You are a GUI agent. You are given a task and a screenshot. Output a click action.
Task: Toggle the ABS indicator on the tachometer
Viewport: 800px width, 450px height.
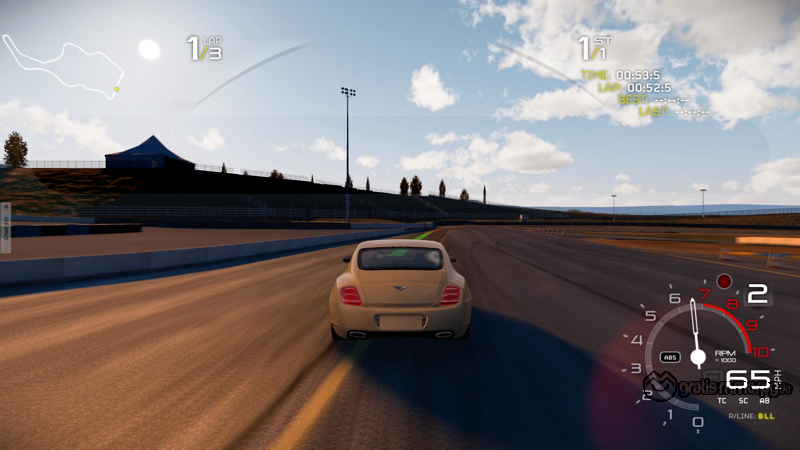point(670,356)
